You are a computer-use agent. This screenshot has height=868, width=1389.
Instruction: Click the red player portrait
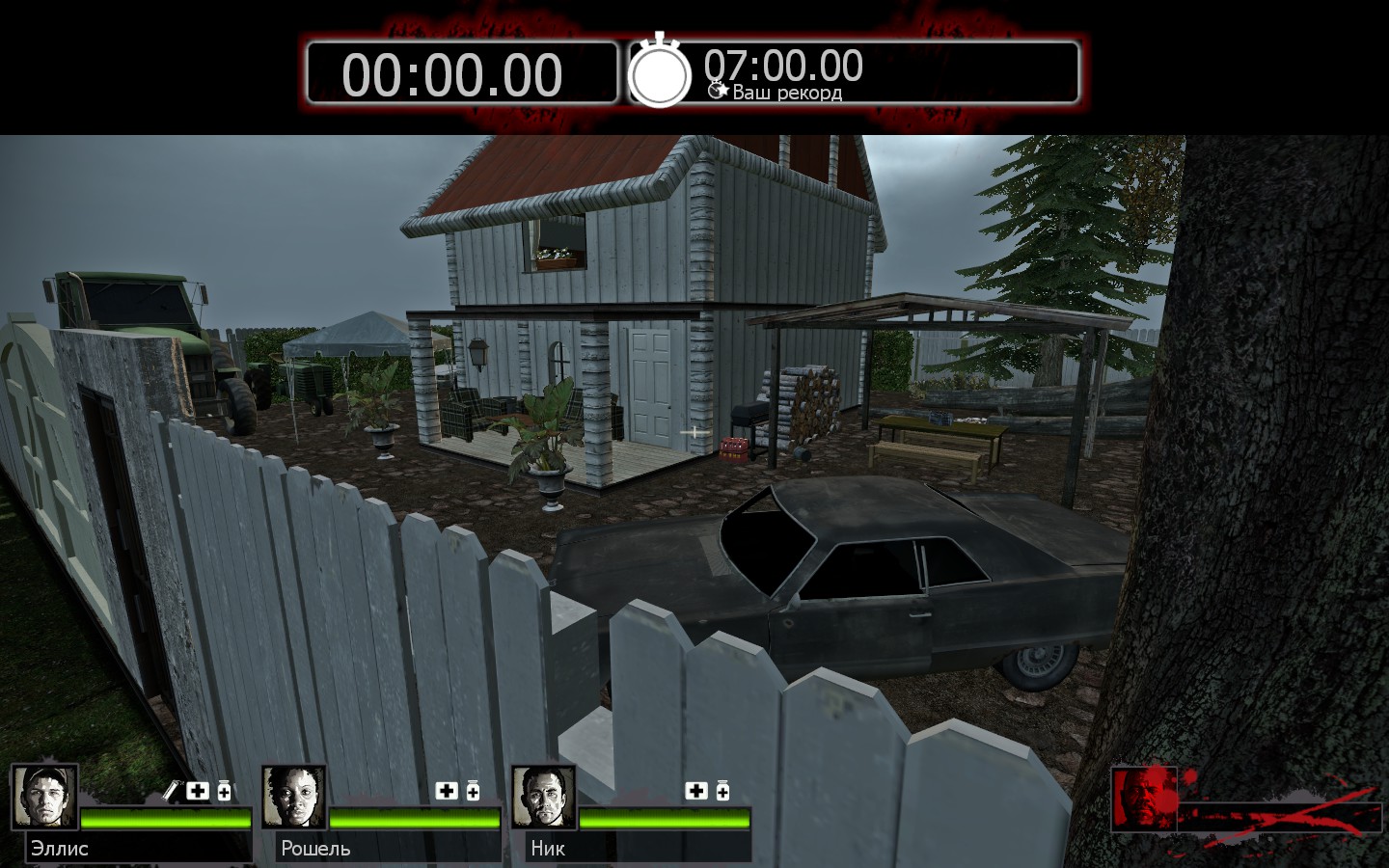1145,799
